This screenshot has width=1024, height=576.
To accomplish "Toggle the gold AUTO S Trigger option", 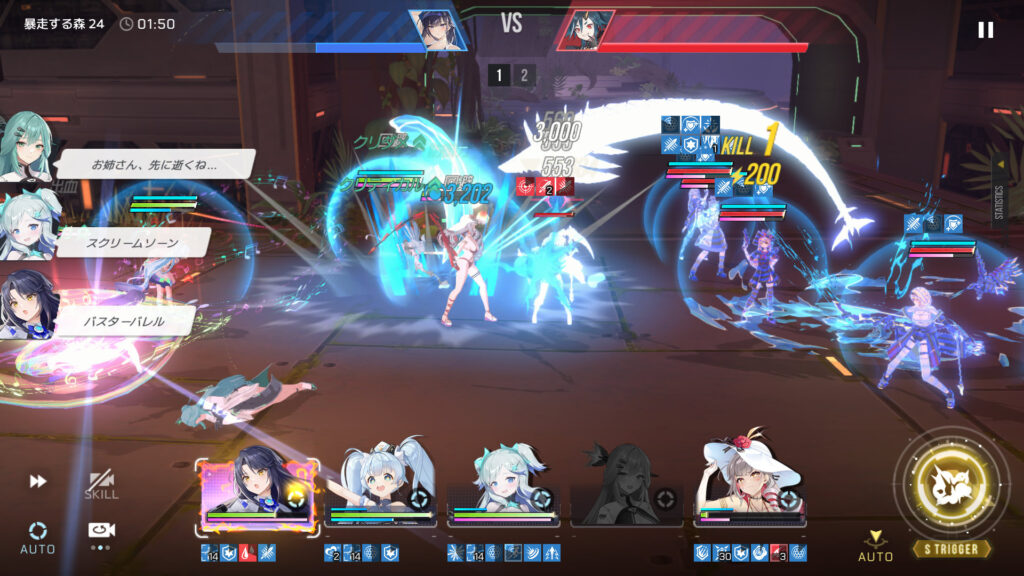I will click(875, 545).
